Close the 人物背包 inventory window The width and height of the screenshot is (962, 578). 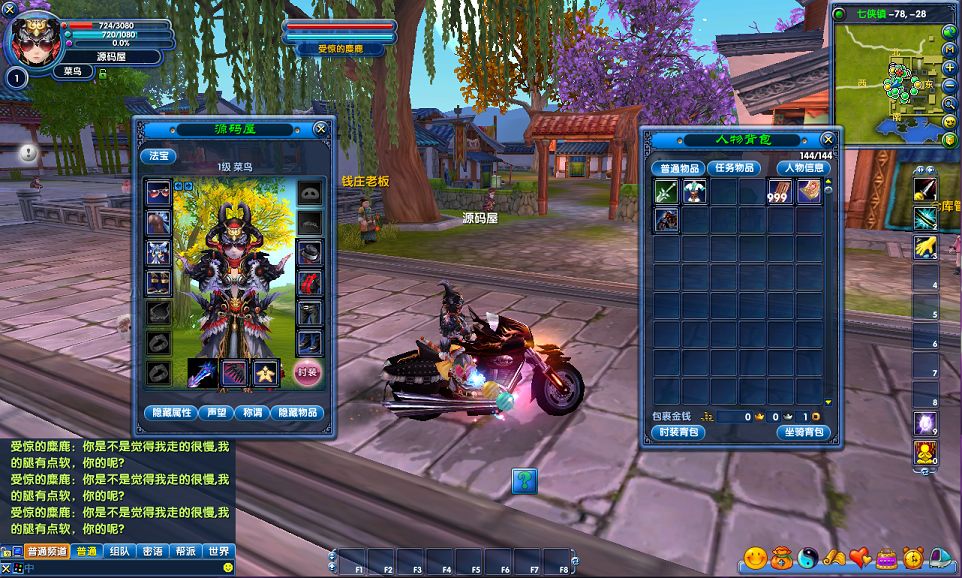click(x=827, y=139)
